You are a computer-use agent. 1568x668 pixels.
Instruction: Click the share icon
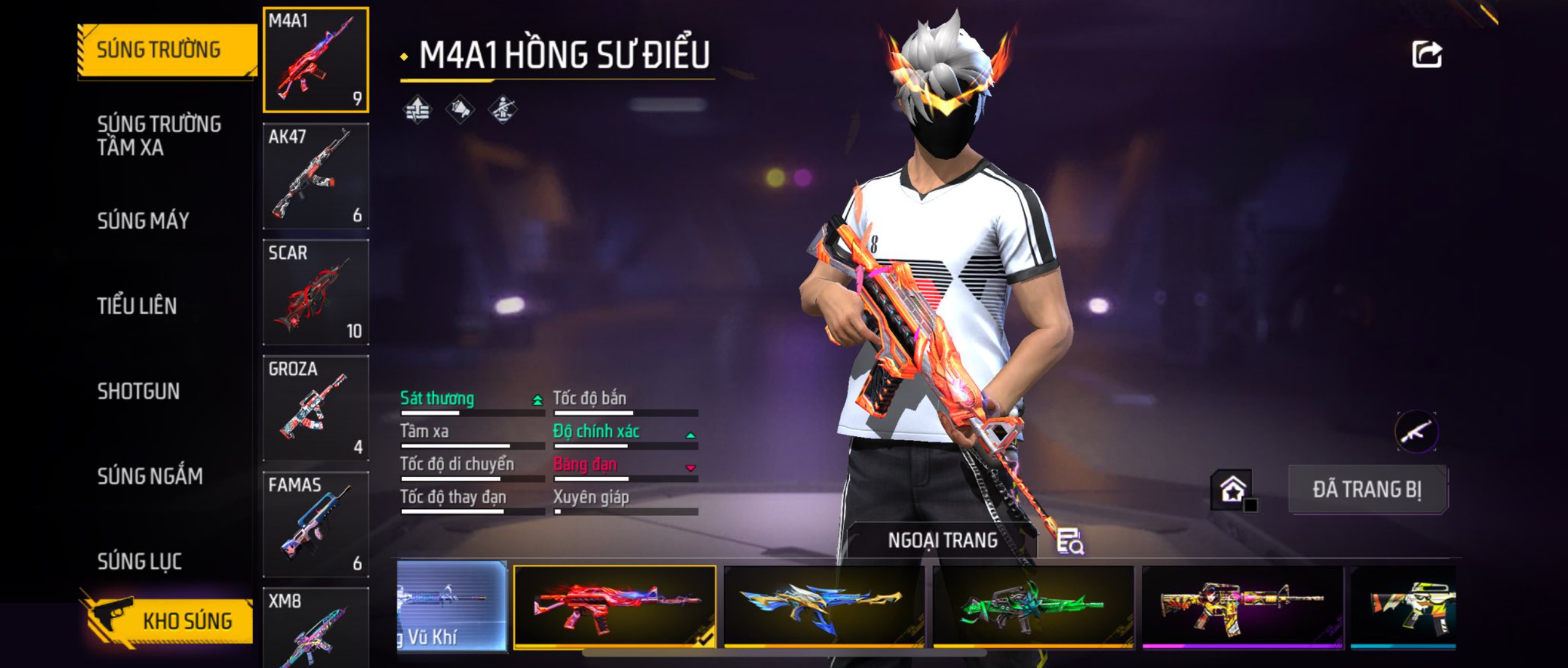[1426, 55]
